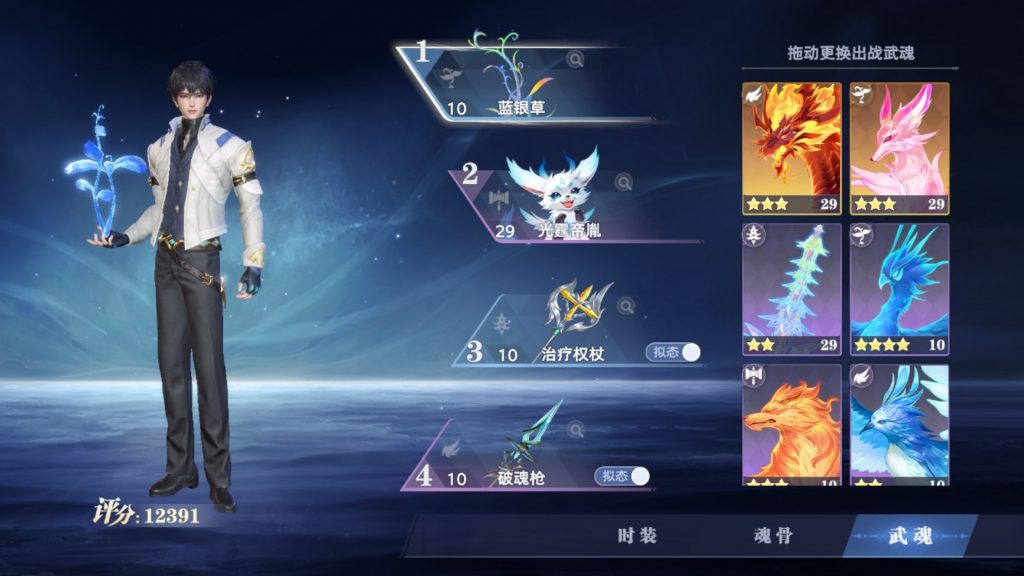Image resolution: width=1024 pixels, height=576 pixels.
Task: Switch to the 时装 tab
Action: coord(637,536)
